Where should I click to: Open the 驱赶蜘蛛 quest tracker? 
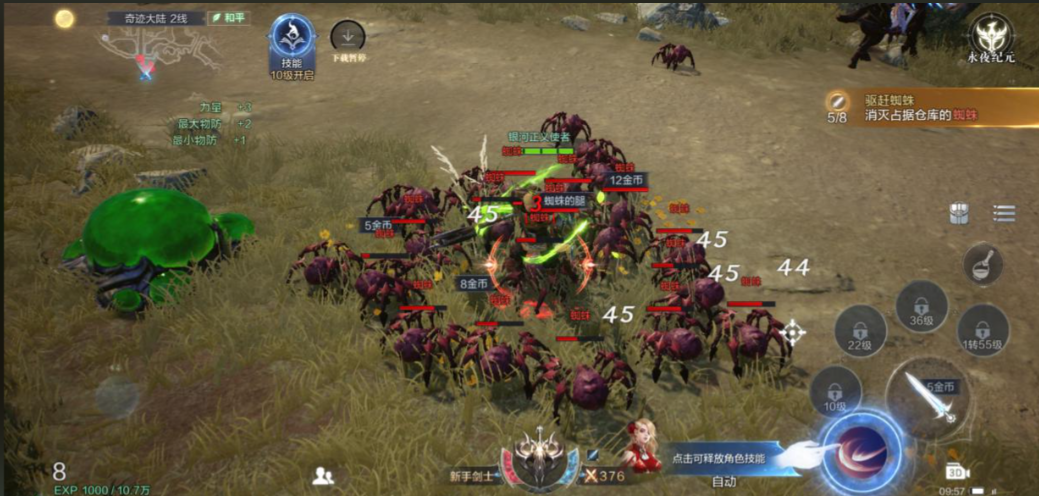pos(930,107)
